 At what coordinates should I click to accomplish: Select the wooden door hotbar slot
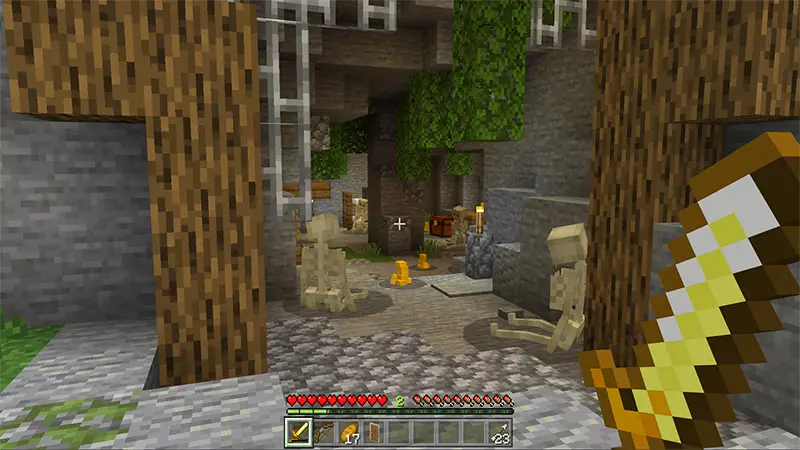click(x=374, y=431)
